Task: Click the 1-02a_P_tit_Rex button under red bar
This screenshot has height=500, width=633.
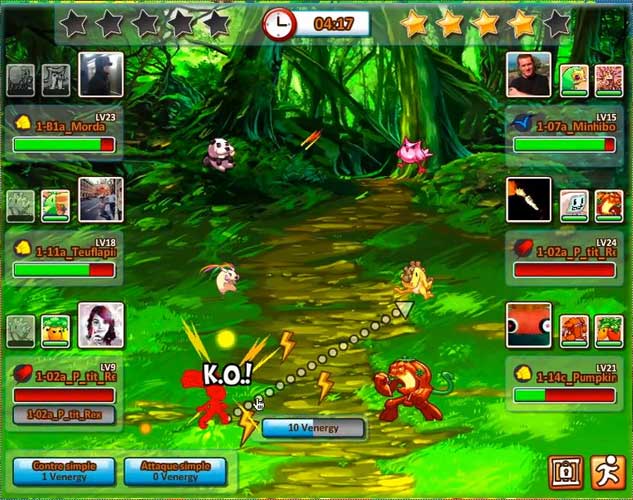Action: (64, 414)
